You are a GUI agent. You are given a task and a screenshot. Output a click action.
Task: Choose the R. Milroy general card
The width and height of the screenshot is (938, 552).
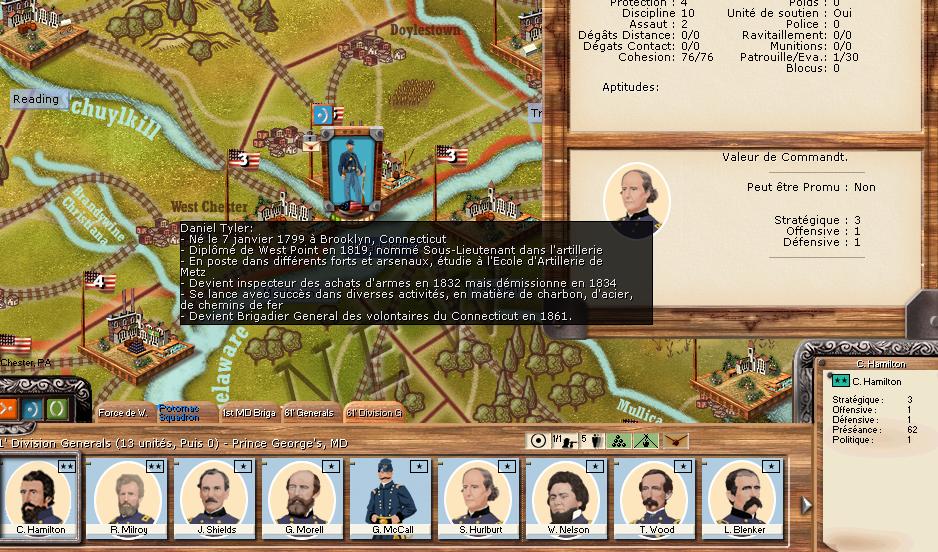coord(128,497)
